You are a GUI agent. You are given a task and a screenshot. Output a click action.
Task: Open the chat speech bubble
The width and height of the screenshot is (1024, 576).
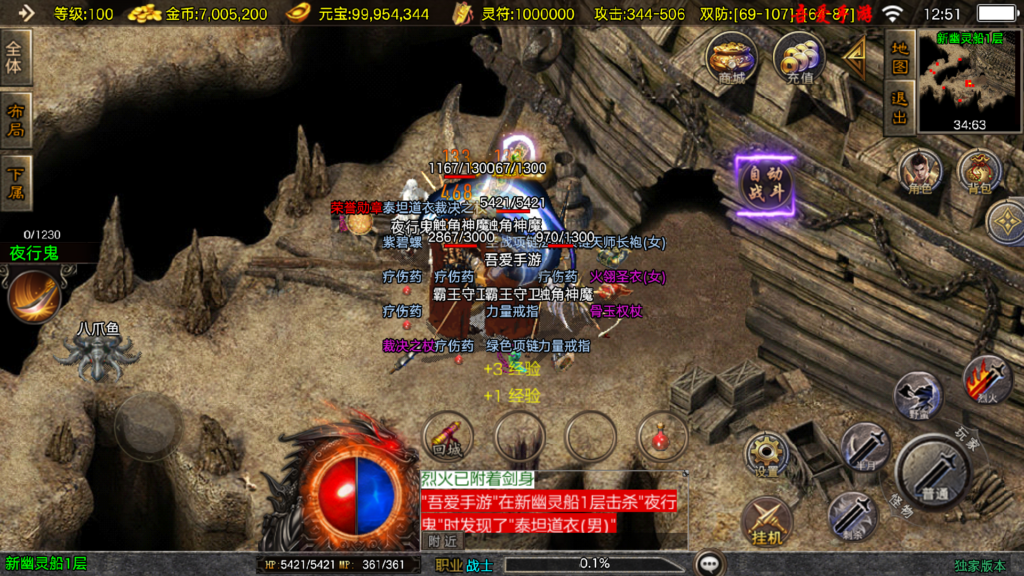pos(710,564)
